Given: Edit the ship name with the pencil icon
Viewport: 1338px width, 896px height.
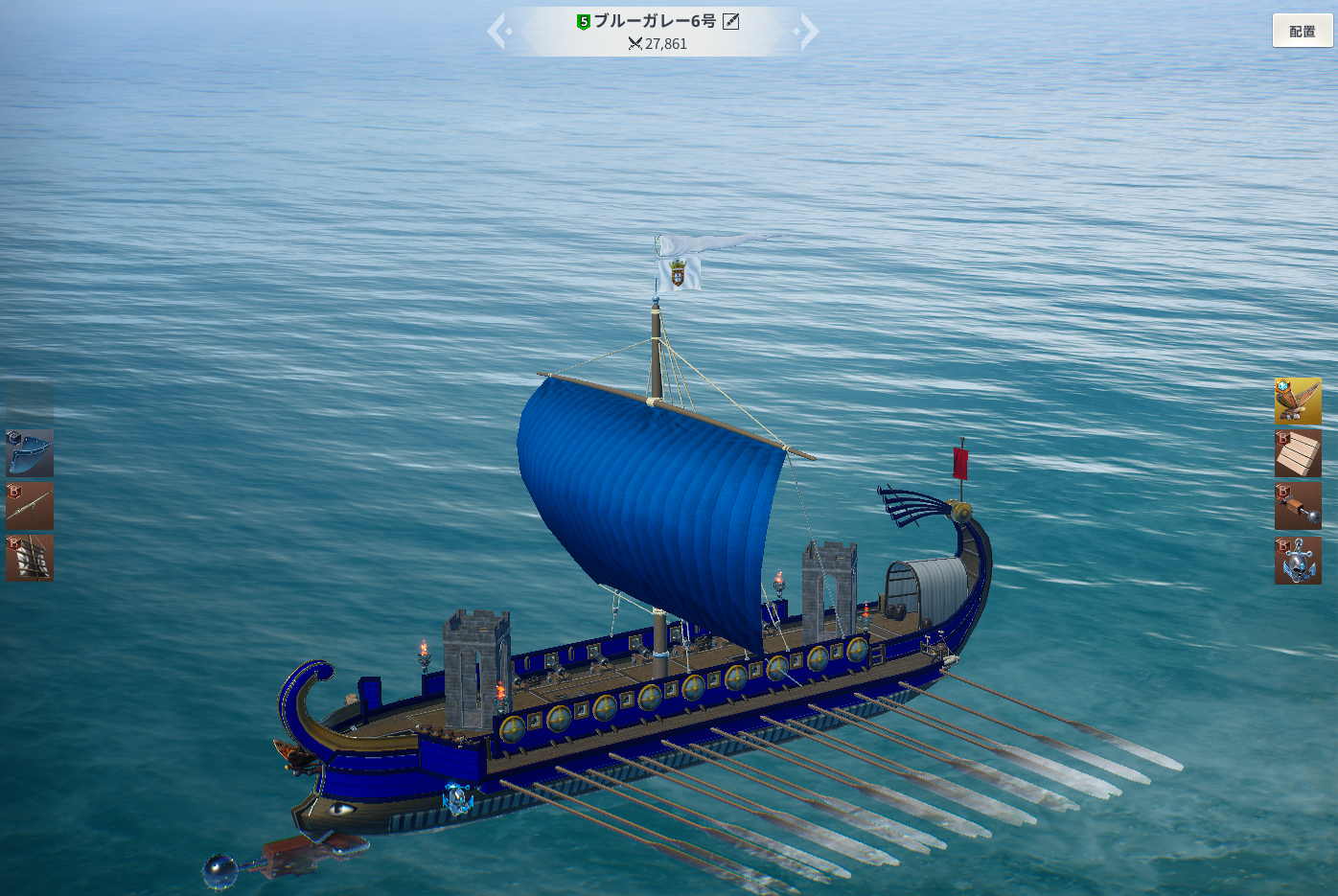Looking at the screenshot, I should point(731,21).
